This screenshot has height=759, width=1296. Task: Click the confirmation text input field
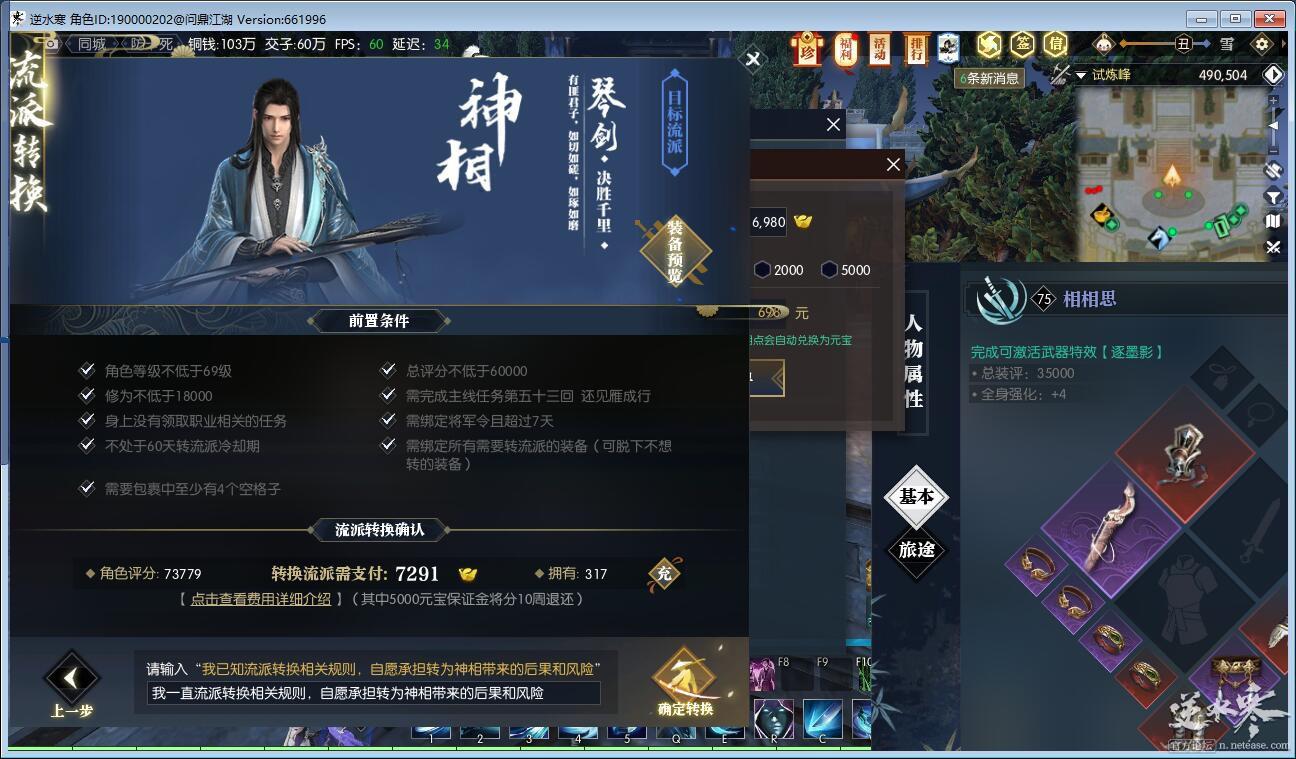[x=370, y=694]
